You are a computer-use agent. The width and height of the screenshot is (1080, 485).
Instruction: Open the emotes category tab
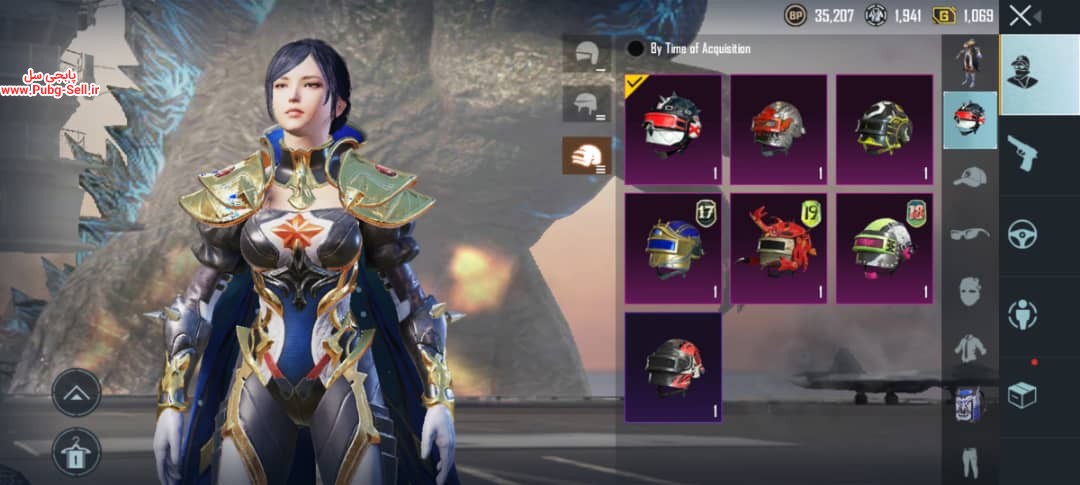(1022, 314)
